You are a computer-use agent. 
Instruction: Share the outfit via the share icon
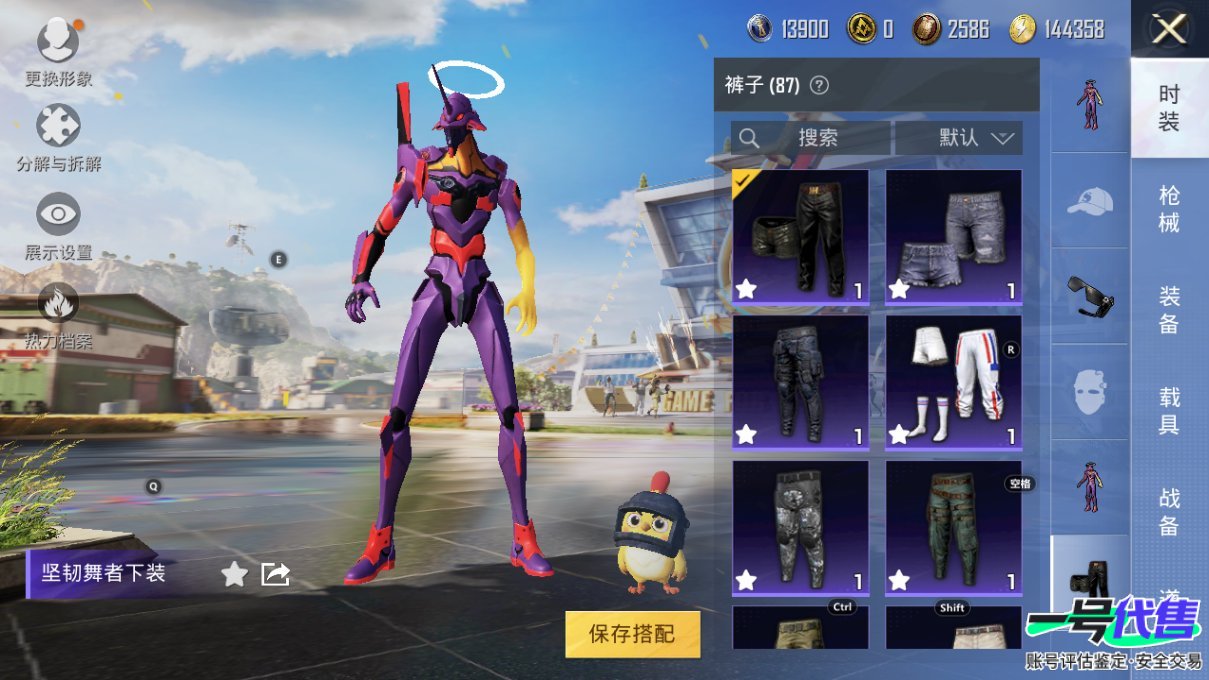pyautogui.click(x=275, y=574)
